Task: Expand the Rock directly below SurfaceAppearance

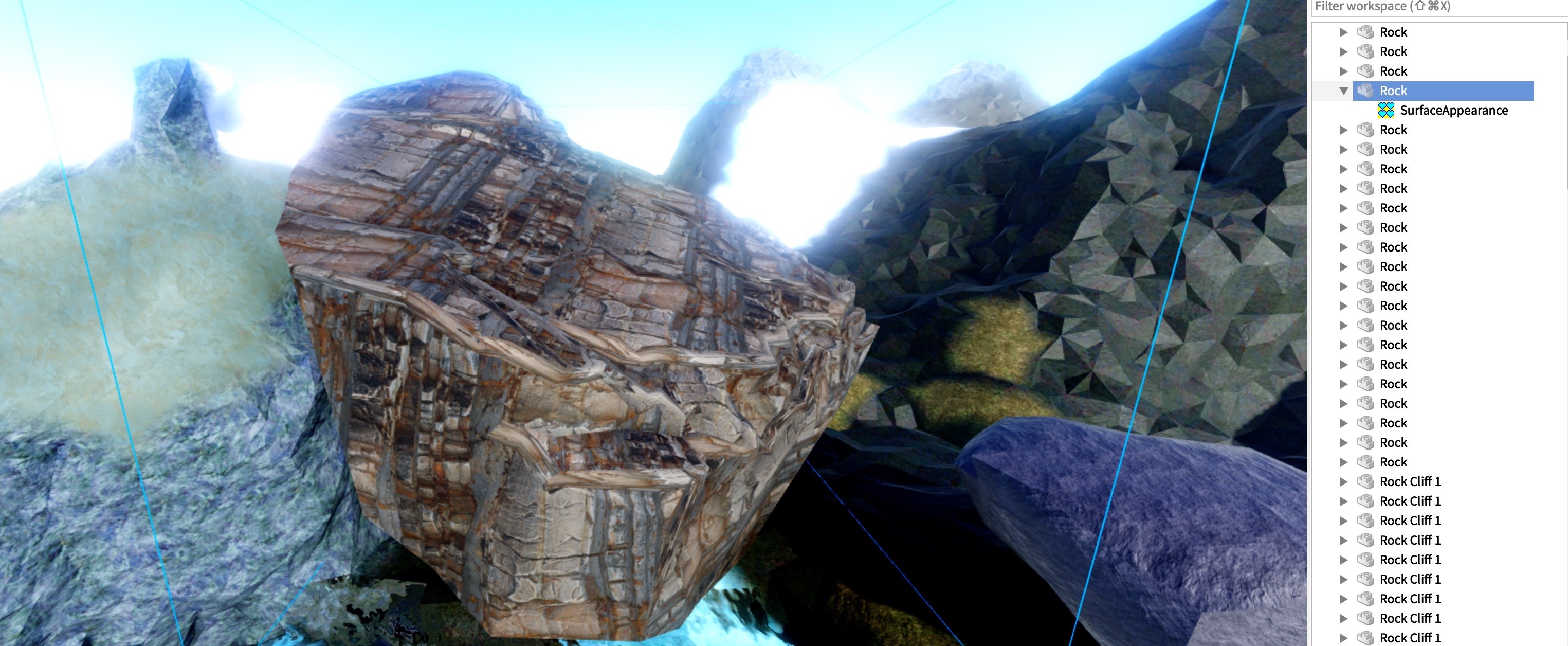Action: tap(1343, 130)
